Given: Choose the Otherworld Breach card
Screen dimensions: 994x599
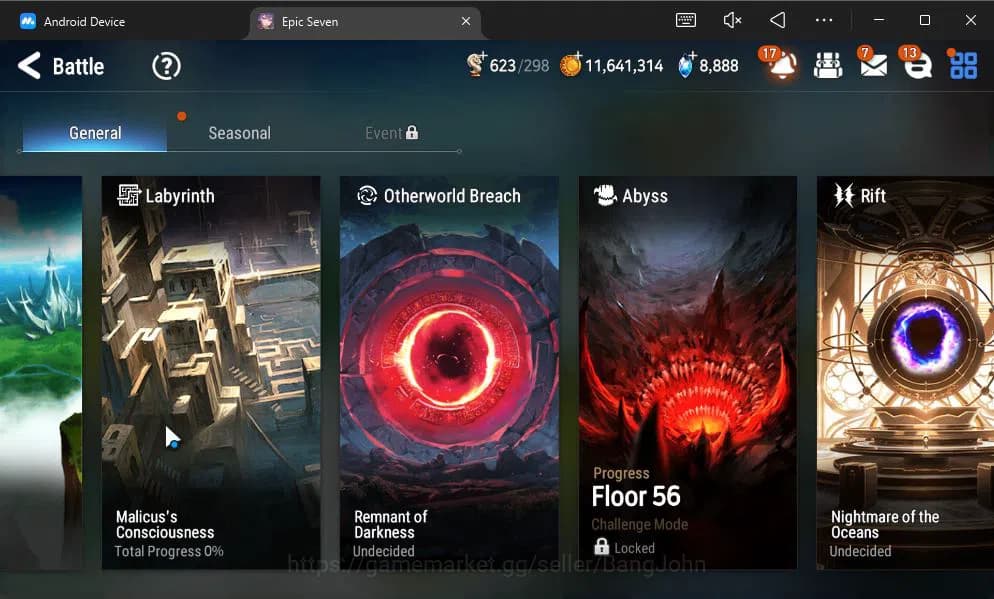Looking at the screenshot, I should [449, 372].
